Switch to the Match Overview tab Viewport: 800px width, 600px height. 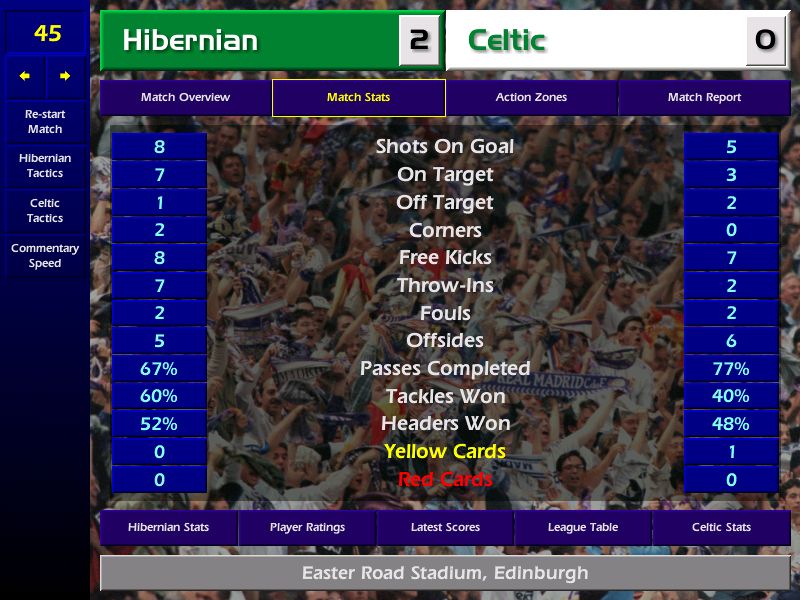tap(185, 98)
